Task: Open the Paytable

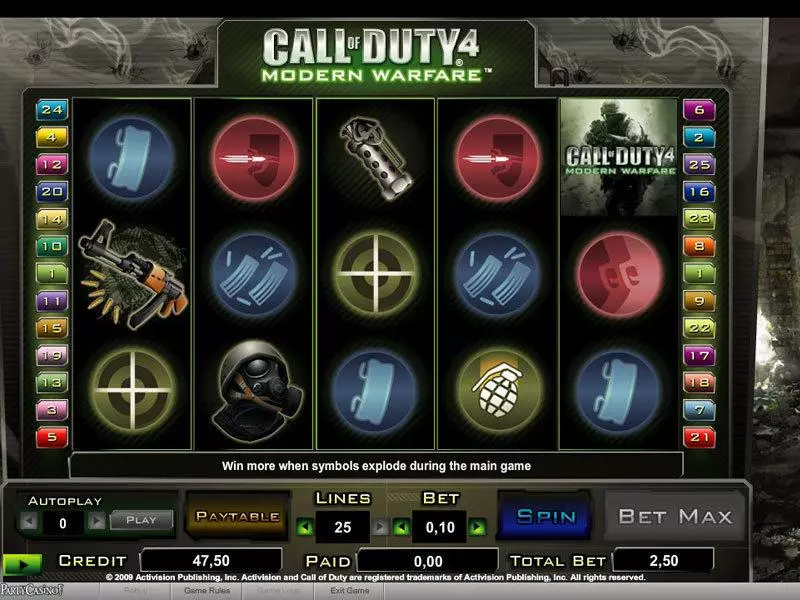Action: (237, 516)
